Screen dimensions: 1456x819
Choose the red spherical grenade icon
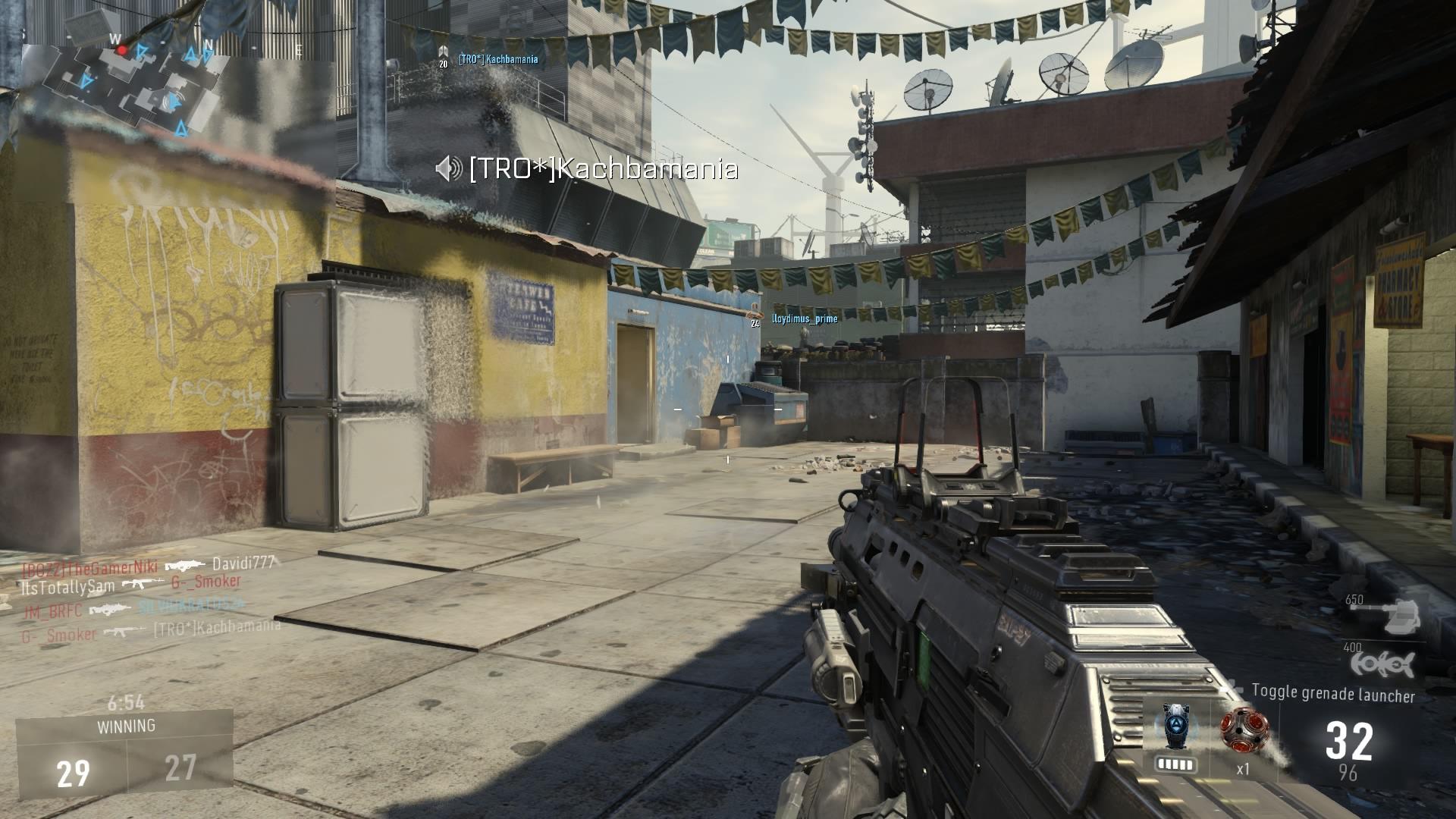point(1244,730)
